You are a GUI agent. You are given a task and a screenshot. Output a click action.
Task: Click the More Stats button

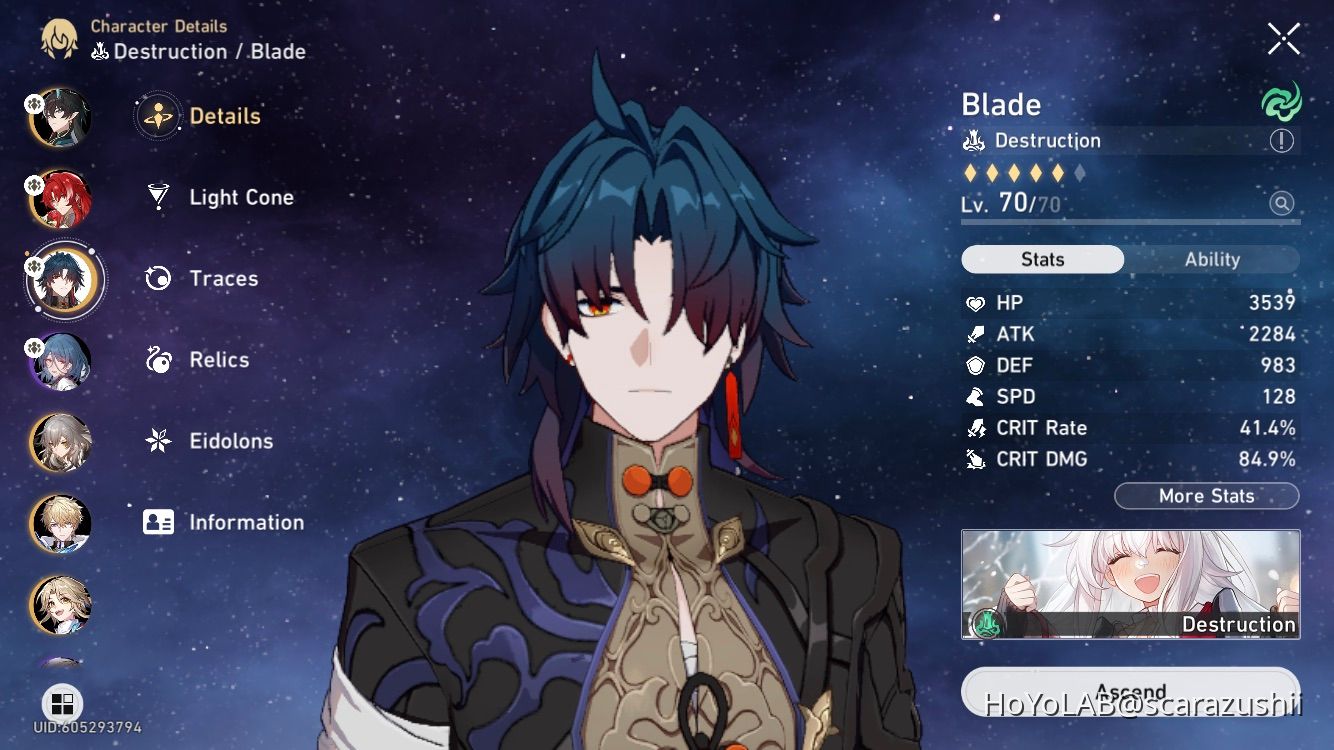pos(1206,496)
